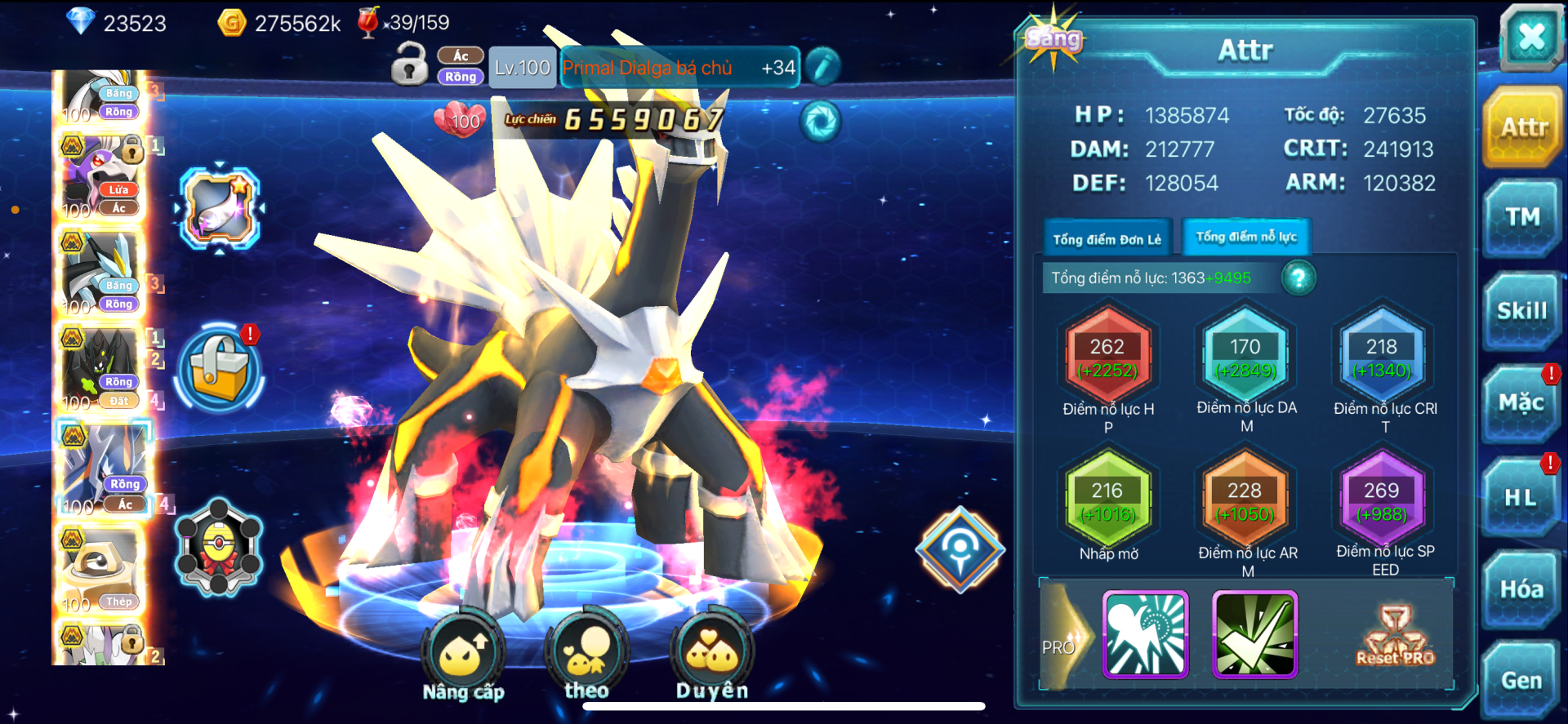Edit the name with the pencil icon

[822, 67]
